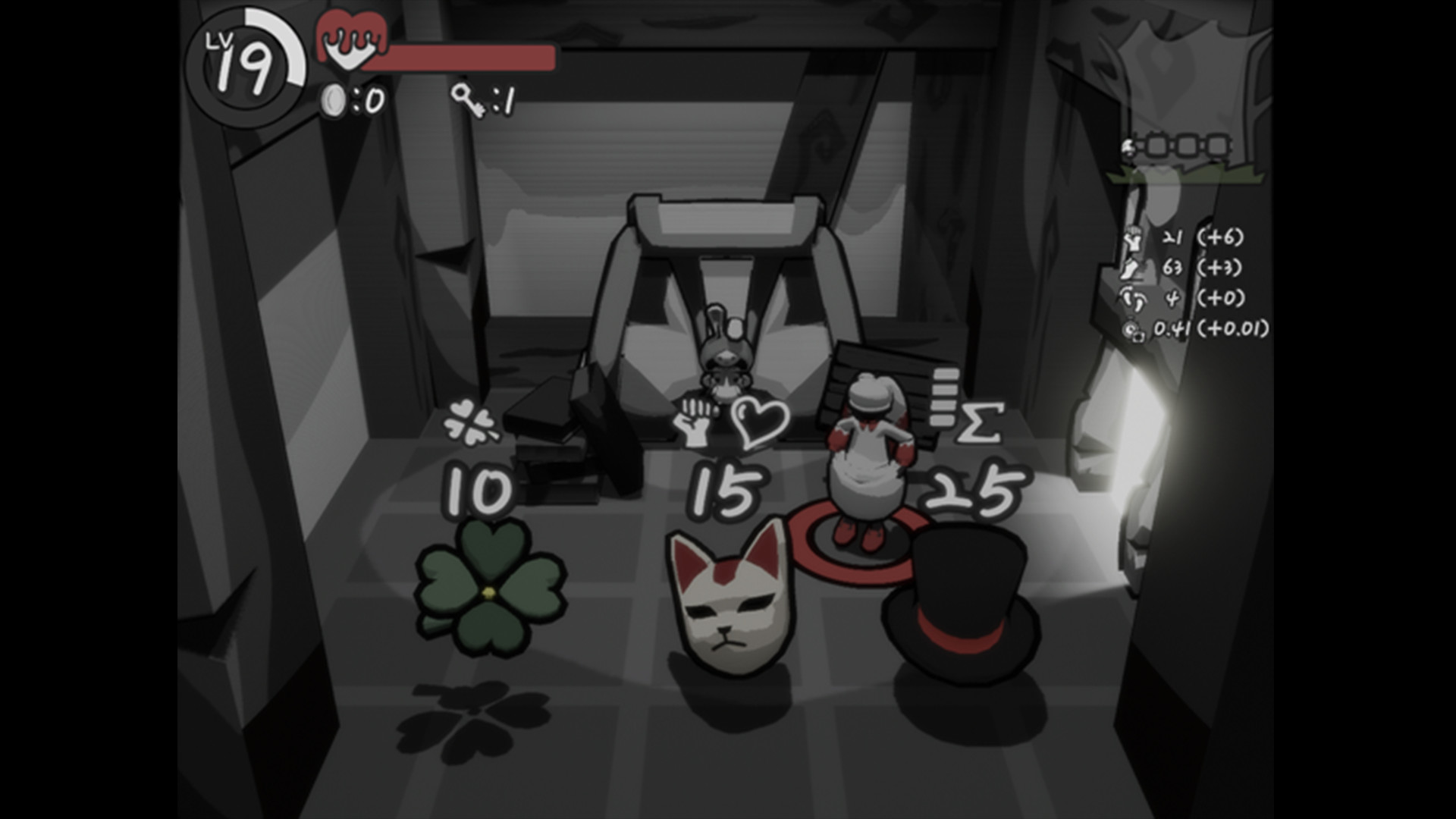Click the fist icon showing 21 (+6)
1456x819 pixels.
coord(1132,240)
